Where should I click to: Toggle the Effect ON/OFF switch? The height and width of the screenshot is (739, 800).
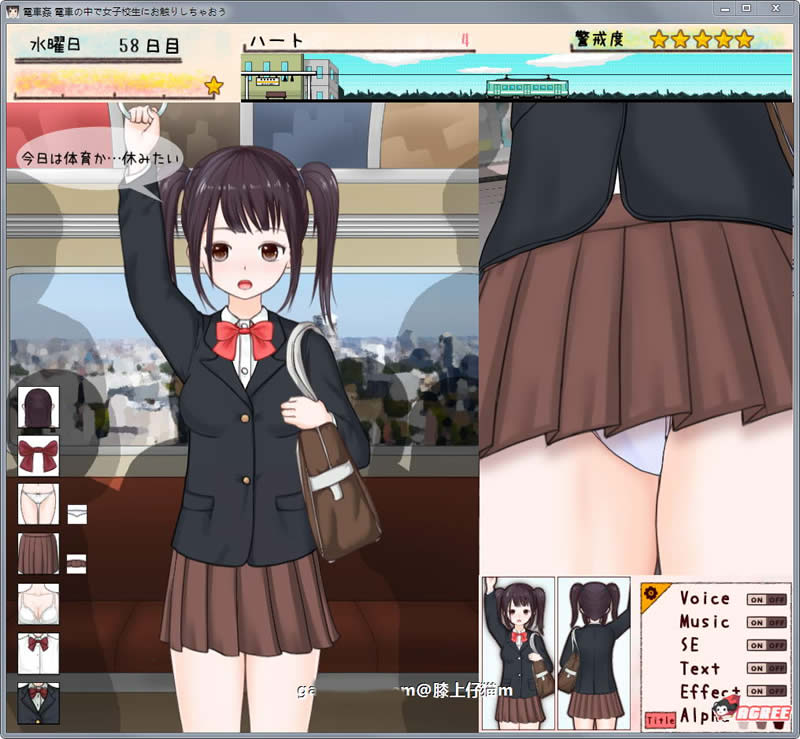[766, 691]
